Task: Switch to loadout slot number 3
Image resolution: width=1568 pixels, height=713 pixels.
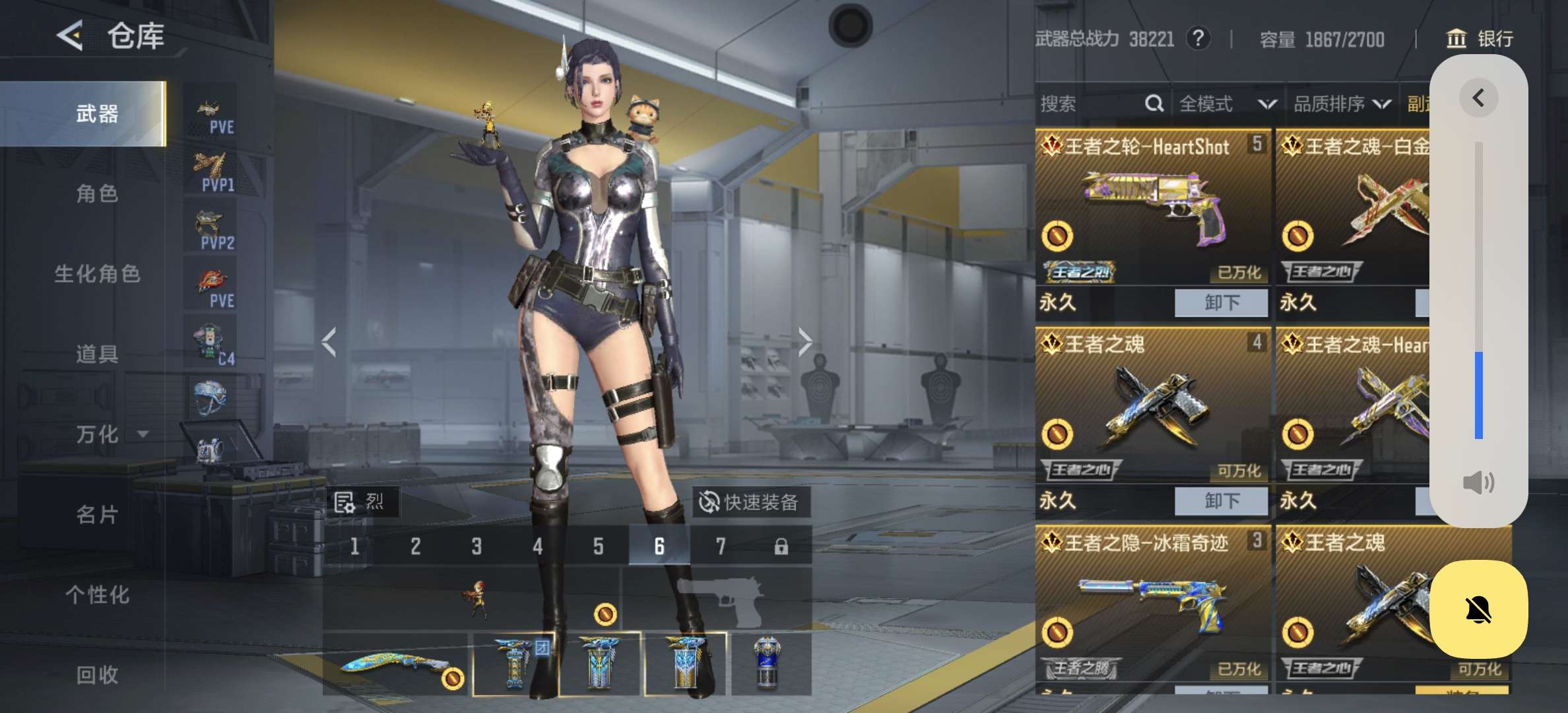Action: [x=476, y=547]
